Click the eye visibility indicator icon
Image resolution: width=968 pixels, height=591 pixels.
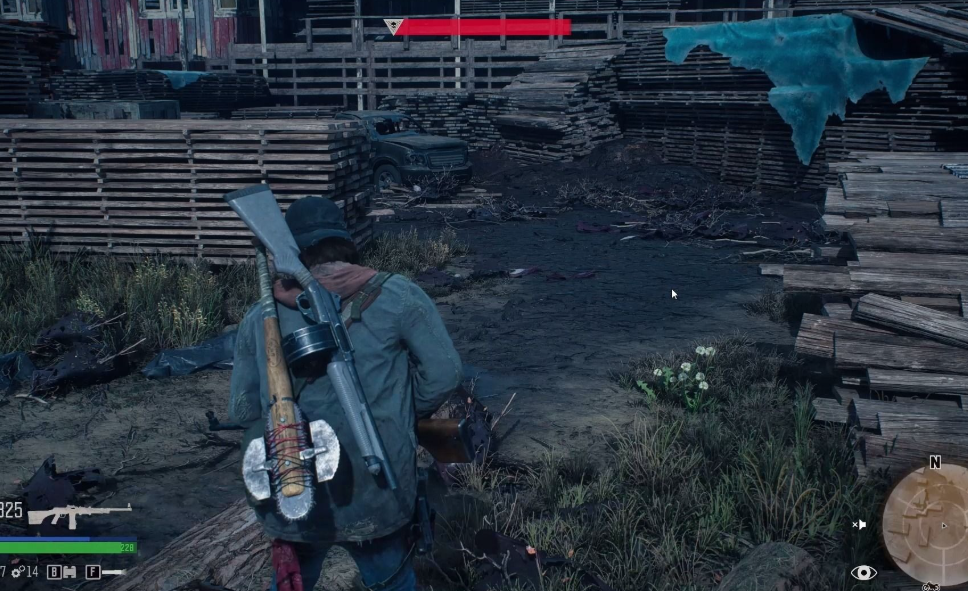coord(863,572)
